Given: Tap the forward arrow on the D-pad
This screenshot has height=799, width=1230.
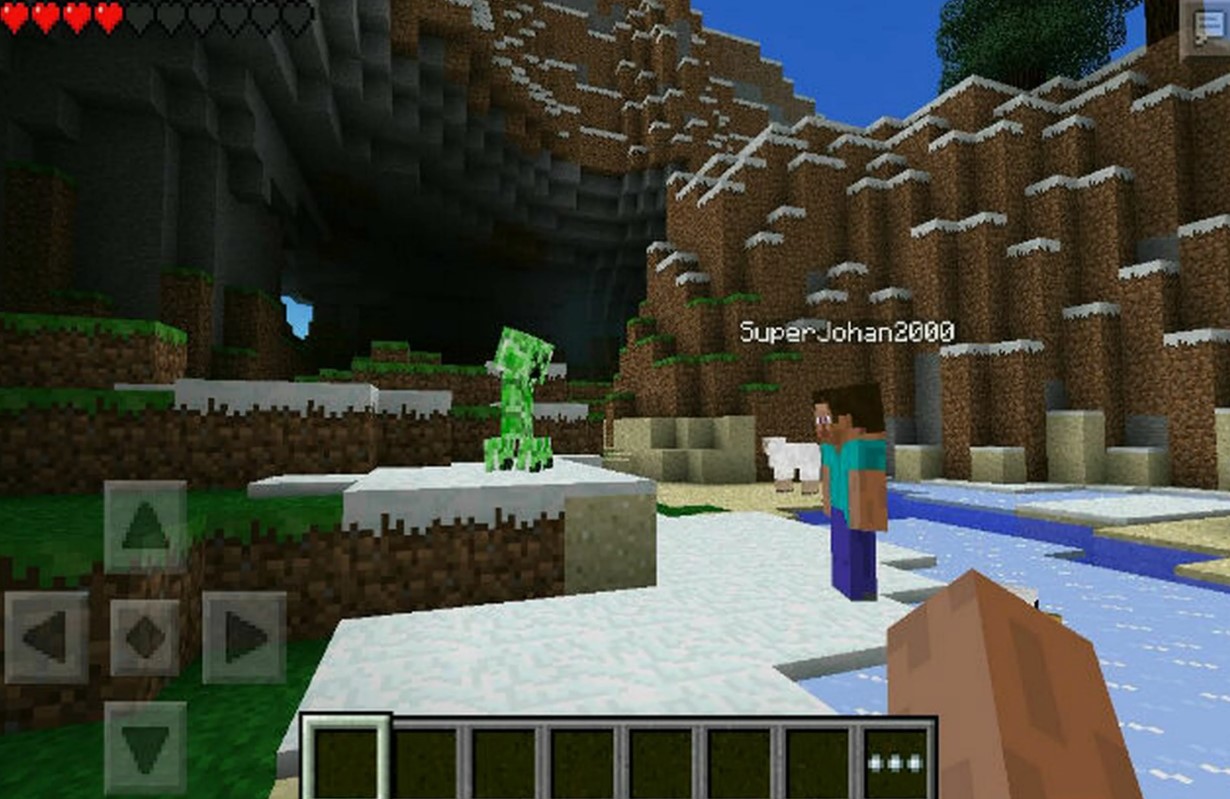Looking at the screenshot, I should pyautogui.click(x=145, y=527).
